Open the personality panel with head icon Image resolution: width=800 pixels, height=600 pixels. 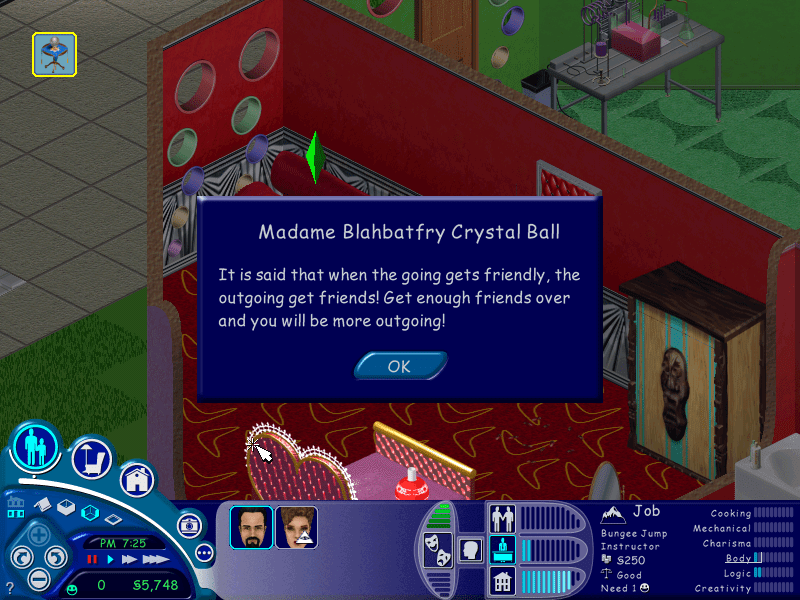tap(468, 550)
